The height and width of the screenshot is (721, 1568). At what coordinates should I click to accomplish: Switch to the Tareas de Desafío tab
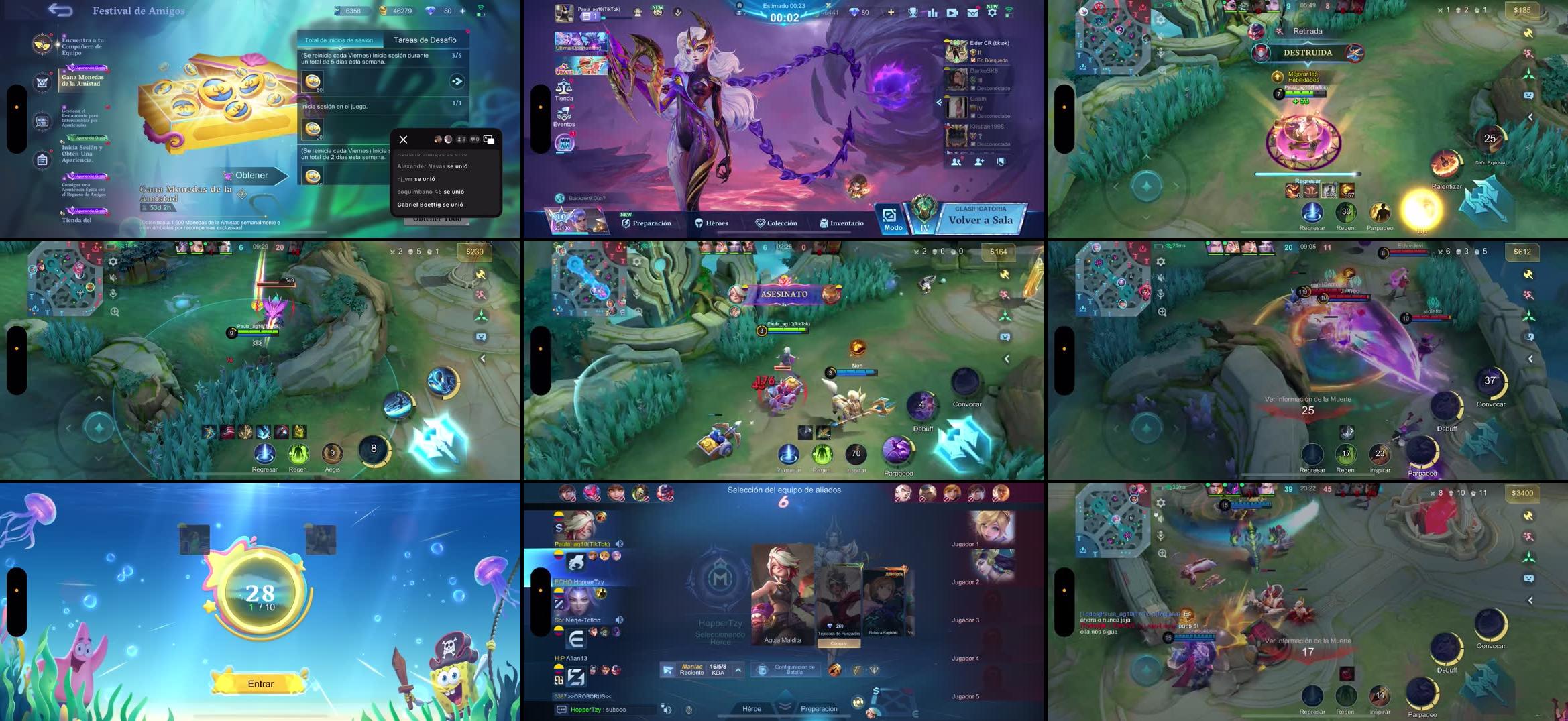pos(425,40)
